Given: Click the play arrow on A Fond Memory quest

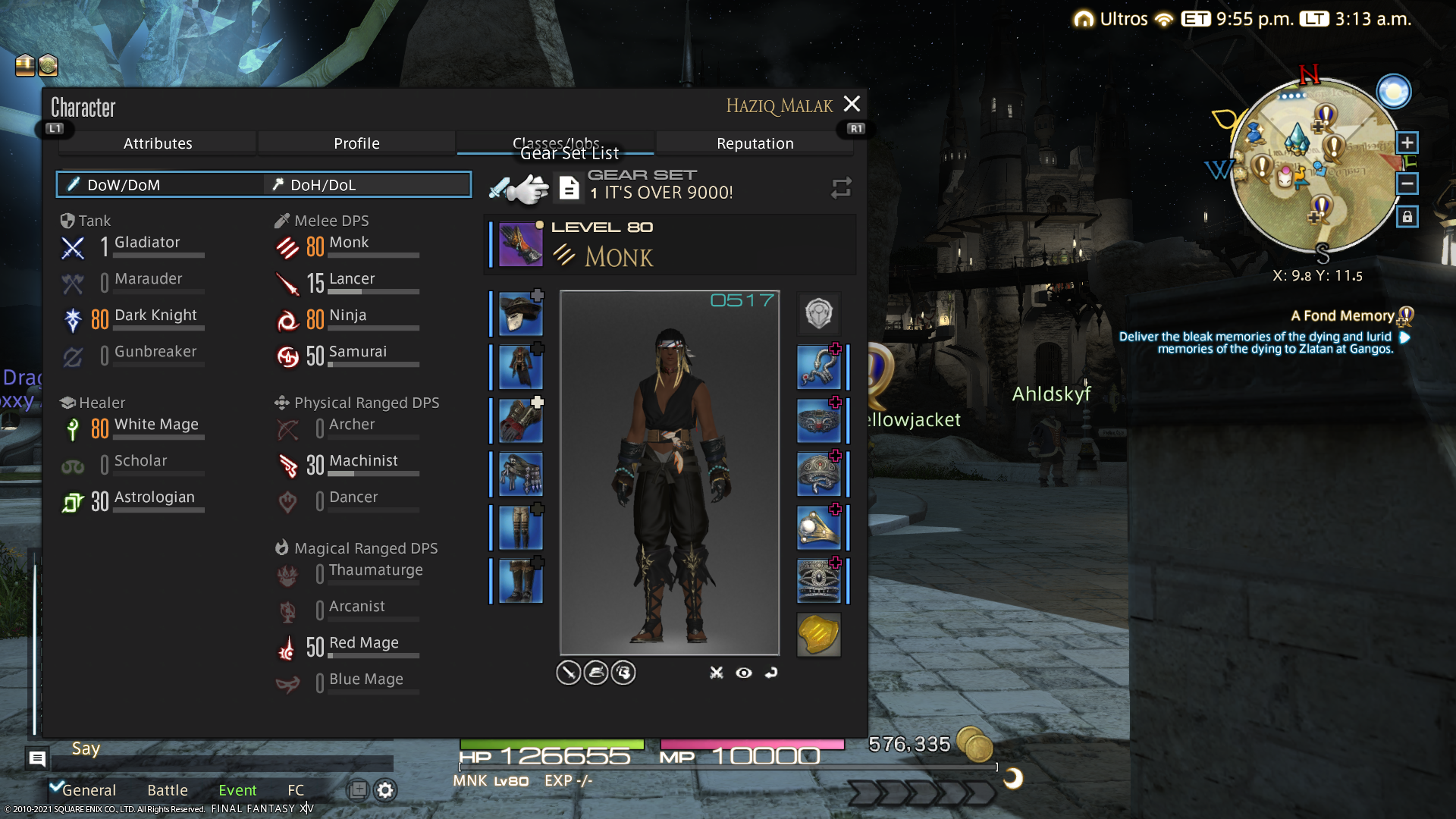Looking at the screenshot, I should click(1404, 337).
